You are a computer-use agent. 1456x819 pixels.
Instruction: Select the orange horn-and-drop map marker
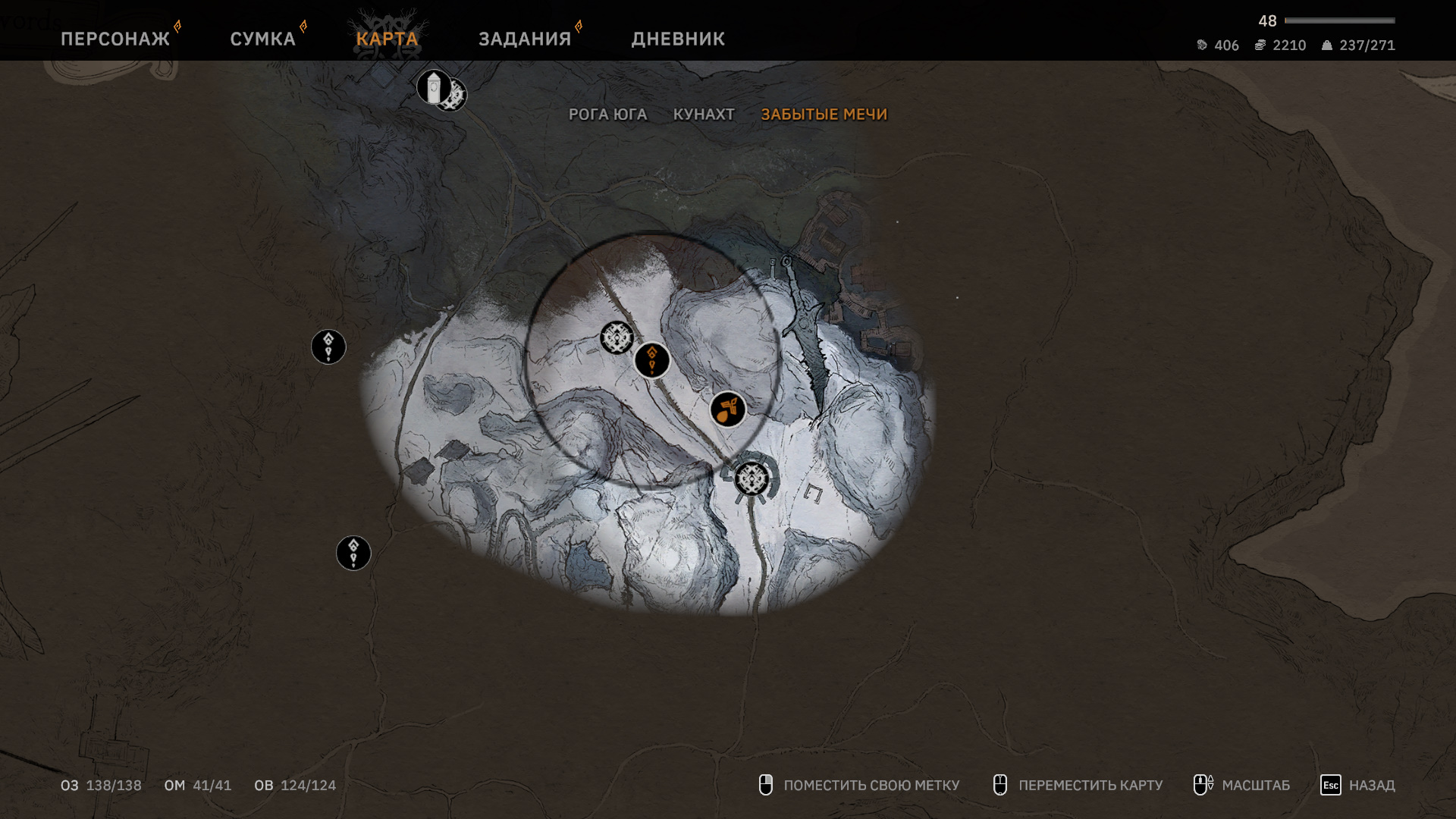[727, 410]
